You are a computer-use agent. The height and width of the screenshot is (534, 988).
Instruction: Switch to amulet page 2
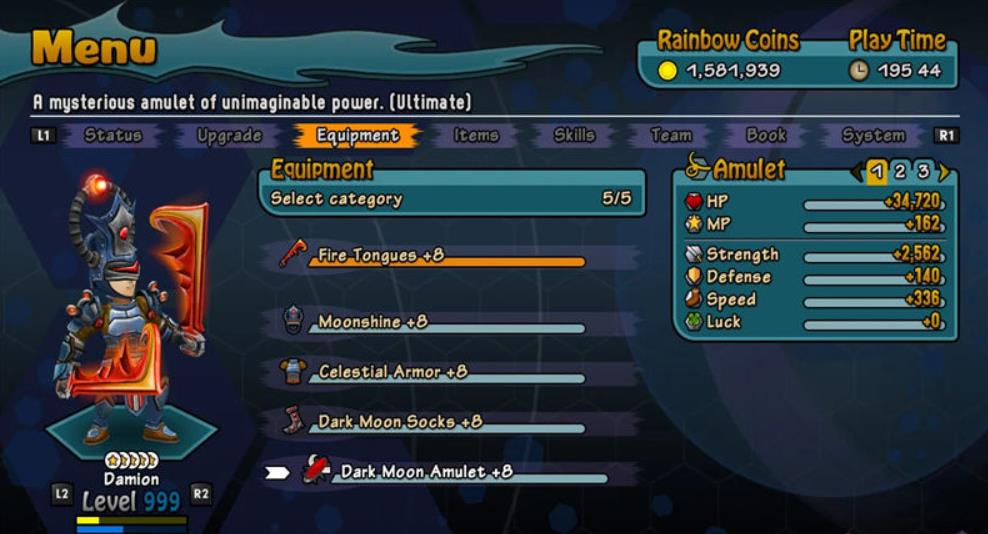click(900, 171)
